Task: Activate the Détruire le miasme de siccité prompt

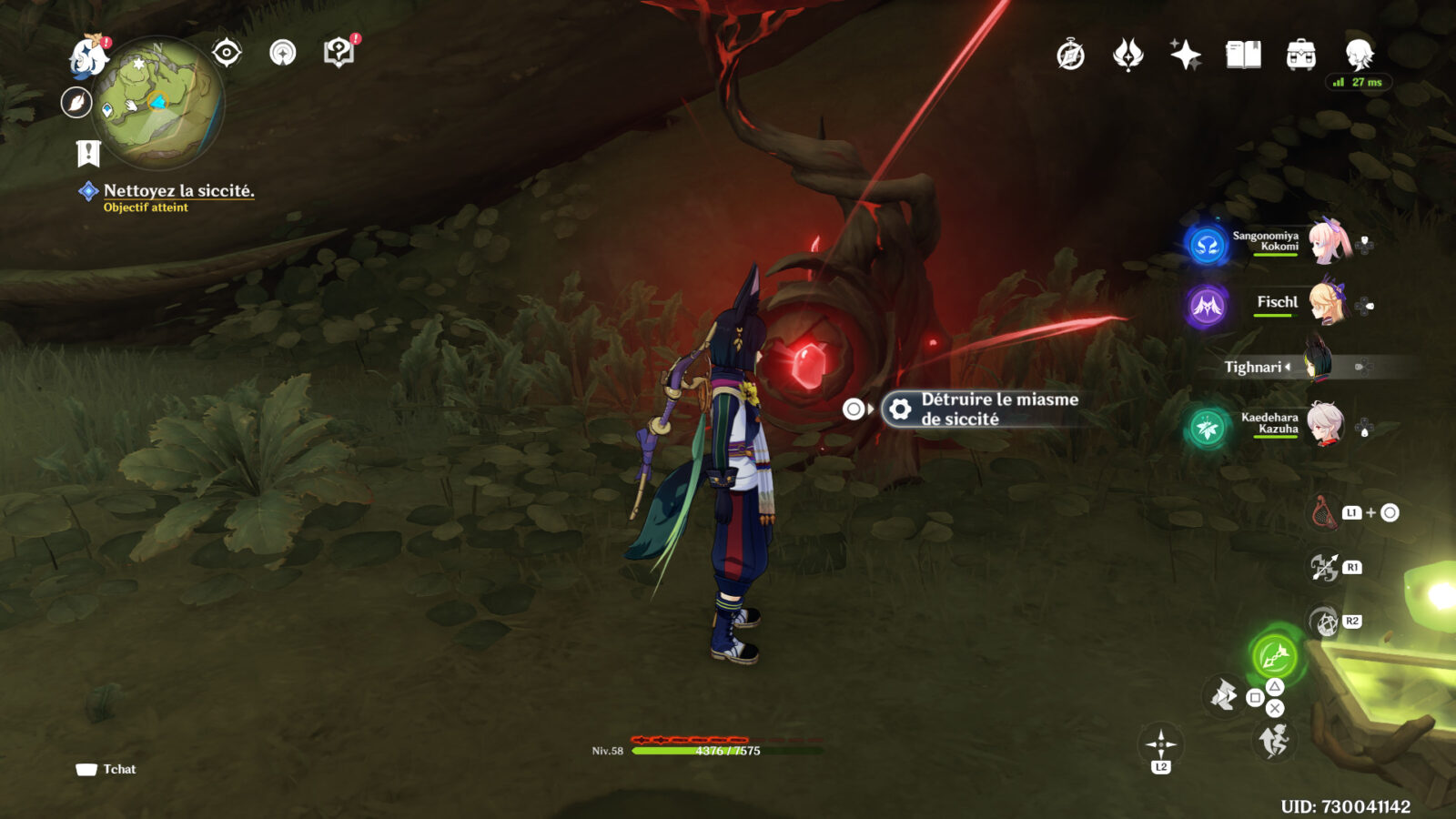Action: tap(978, 409)
